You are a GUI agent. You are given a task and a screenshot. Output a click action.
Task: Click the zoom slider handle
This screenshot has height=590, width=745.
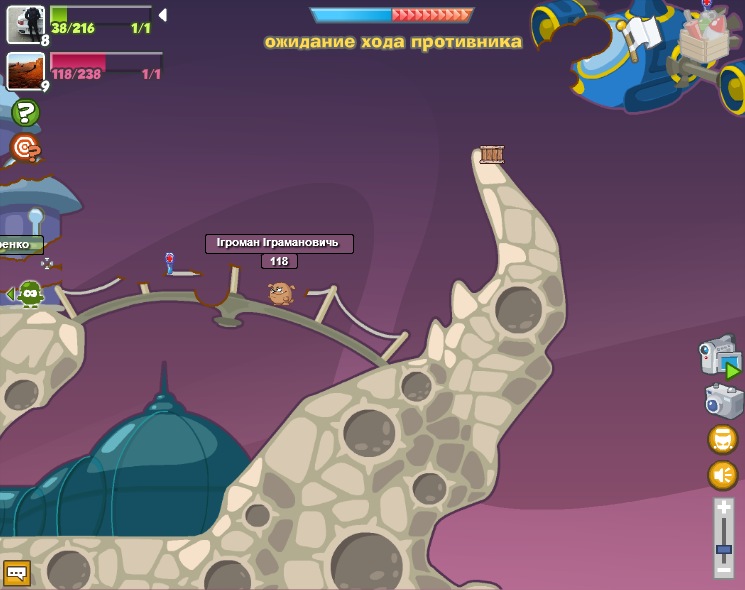723,548
